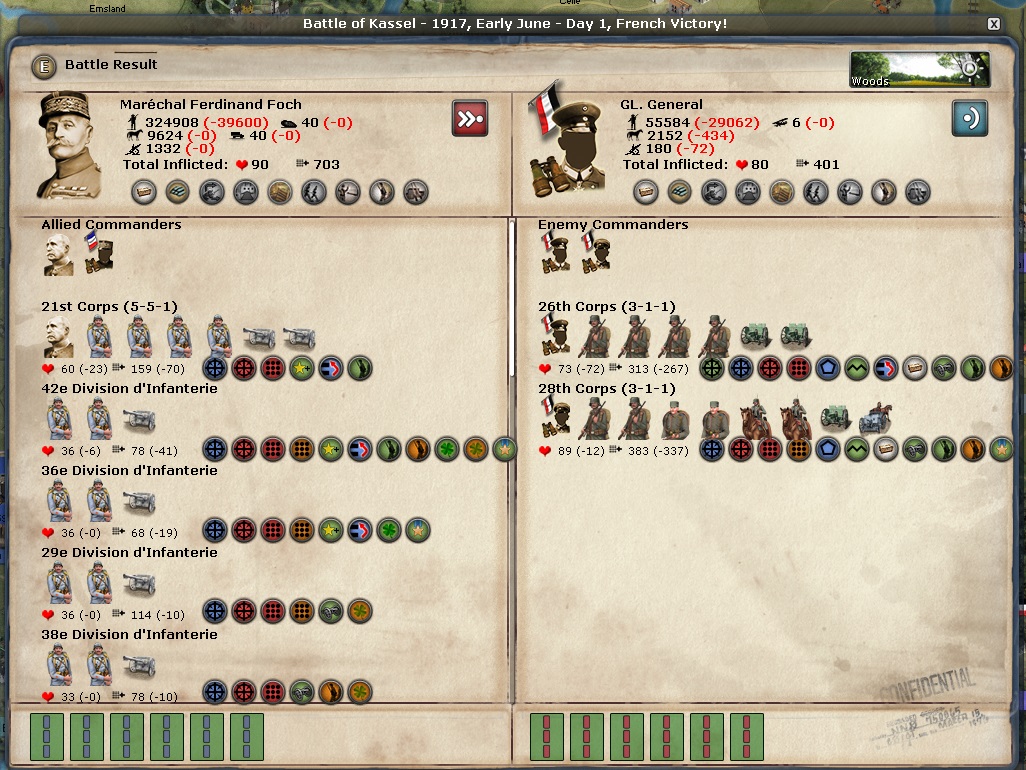1026x770 pixels.
Task: Select the 42e Division d'Infanterie entry
Action: click(x=129, y=389)
